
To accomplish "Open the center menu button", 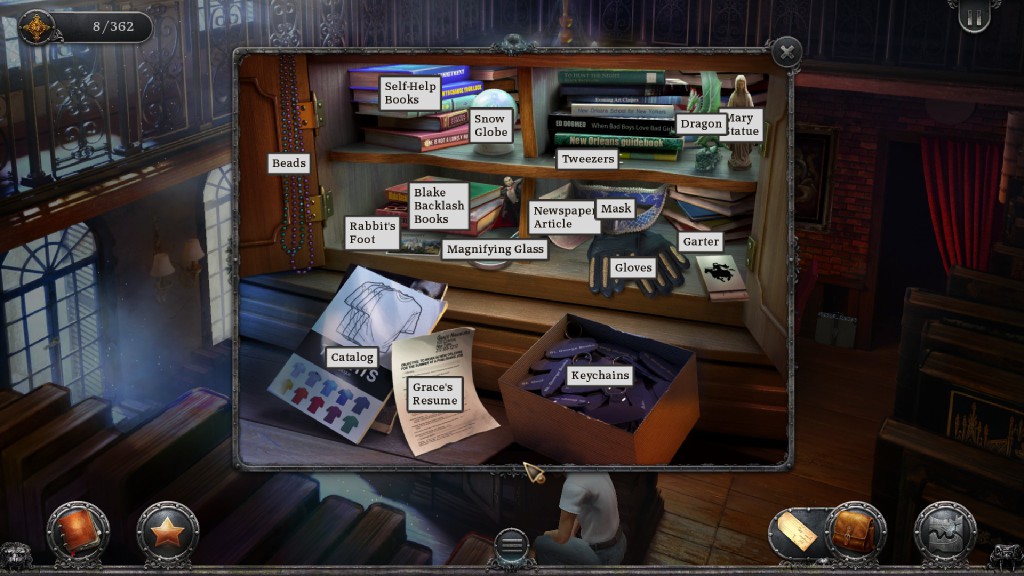I will coord(511,546).
